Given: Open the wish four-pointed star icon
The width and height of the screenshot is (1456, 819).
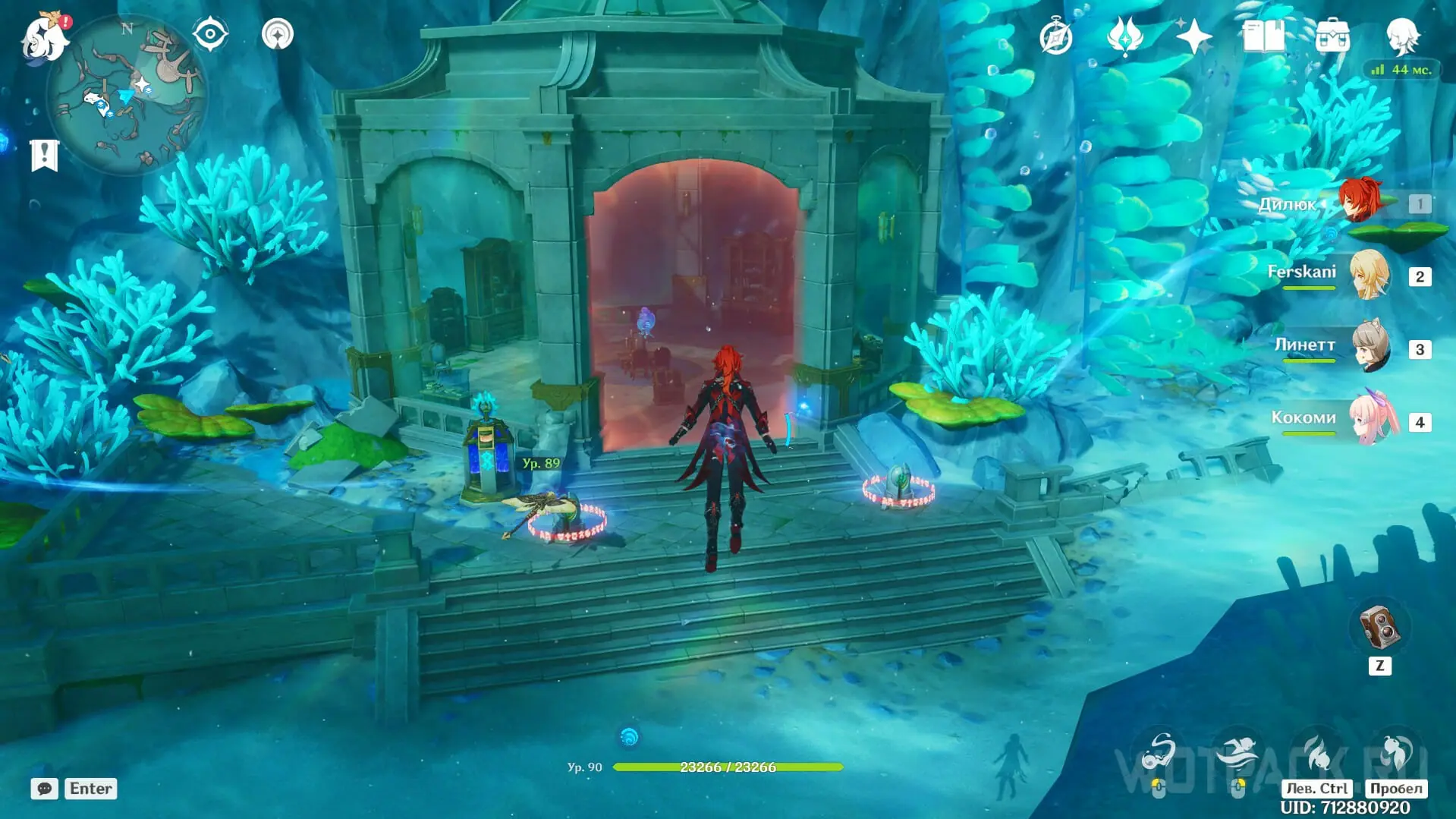Looking at the screenshot, I should coord(1193,36).
